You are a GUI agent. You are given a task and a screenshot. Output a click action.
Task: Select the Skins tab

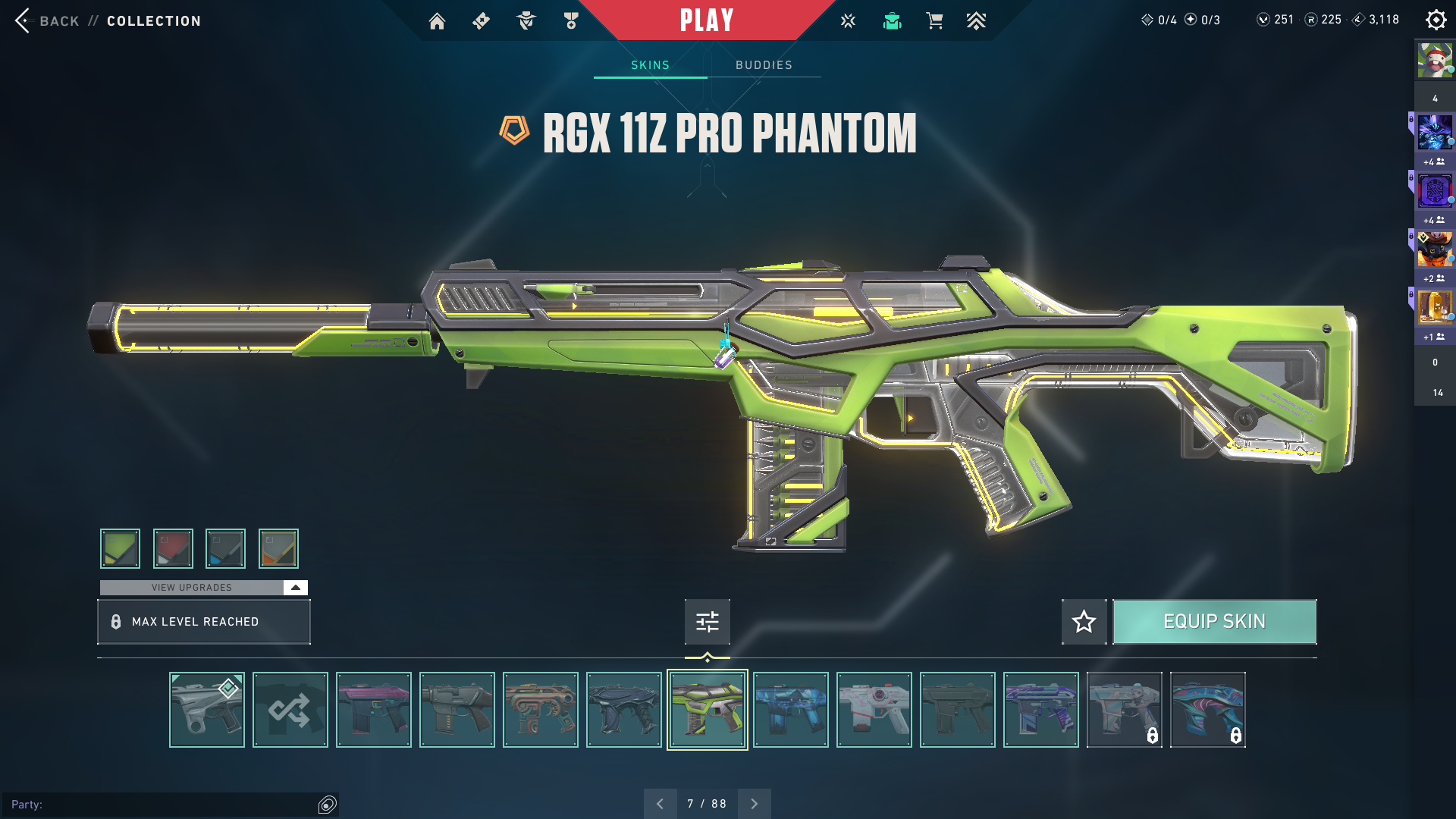650,65
